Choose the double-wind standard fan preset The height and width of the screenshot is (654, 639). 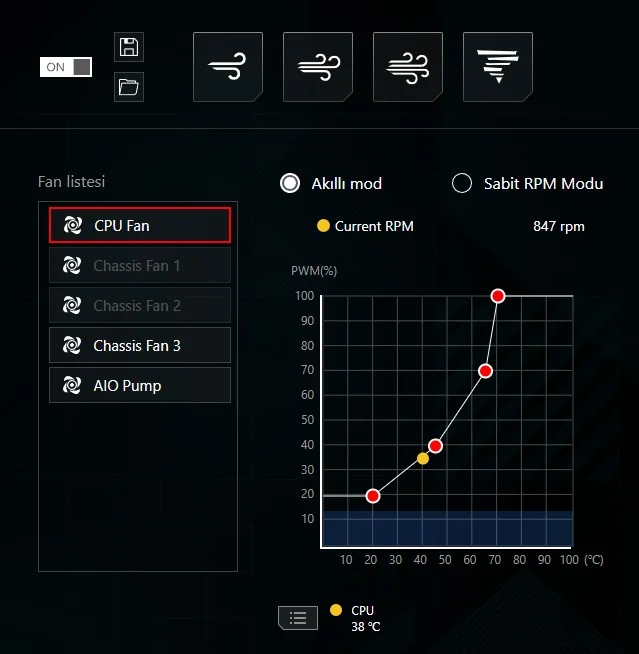[x=318, y=67]
